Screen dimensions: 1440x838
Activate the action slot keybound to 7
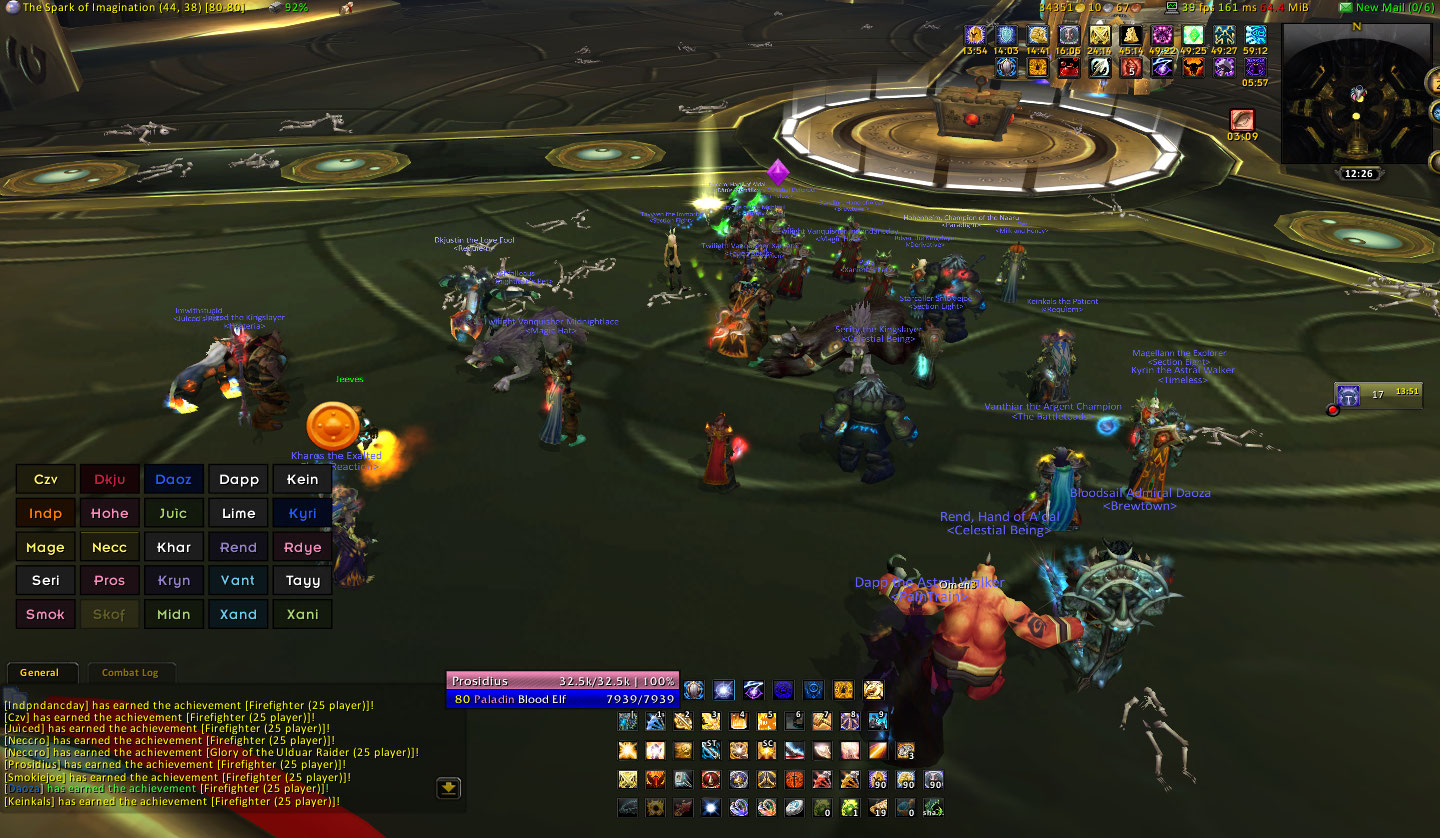pos(822,720)
